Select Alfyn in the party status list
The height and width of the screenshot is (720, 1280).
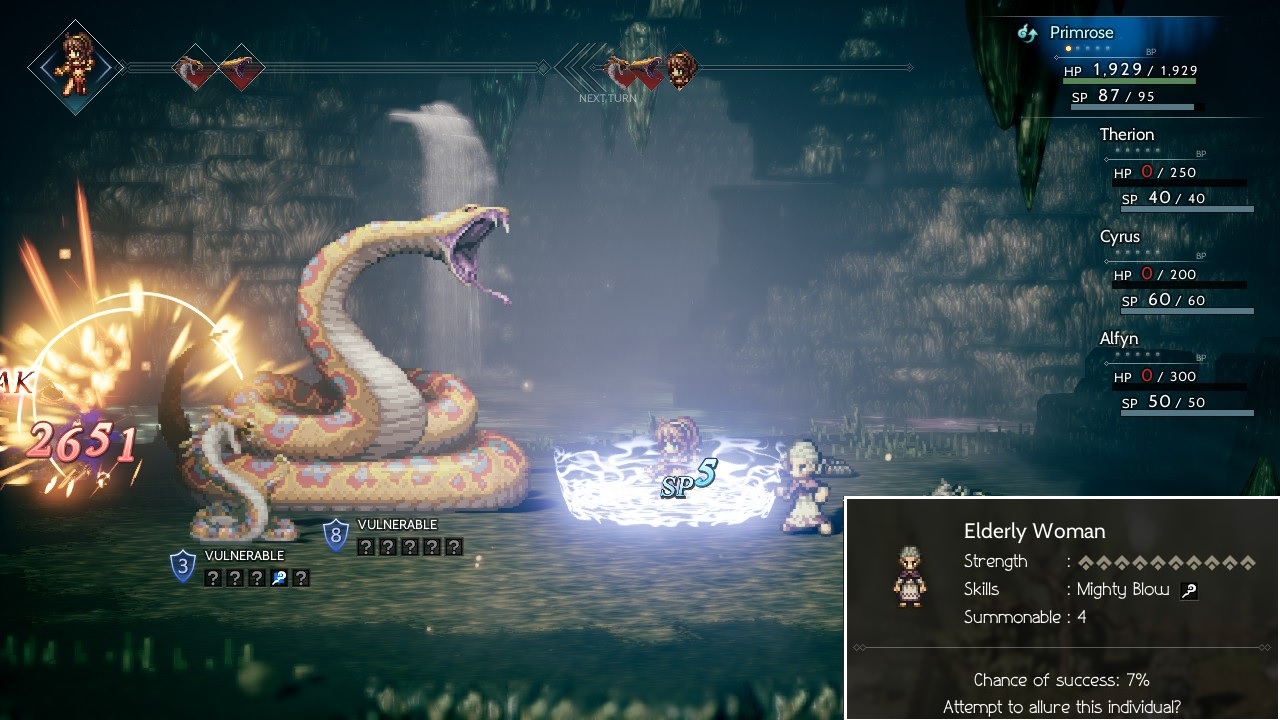pos(1118,339)
